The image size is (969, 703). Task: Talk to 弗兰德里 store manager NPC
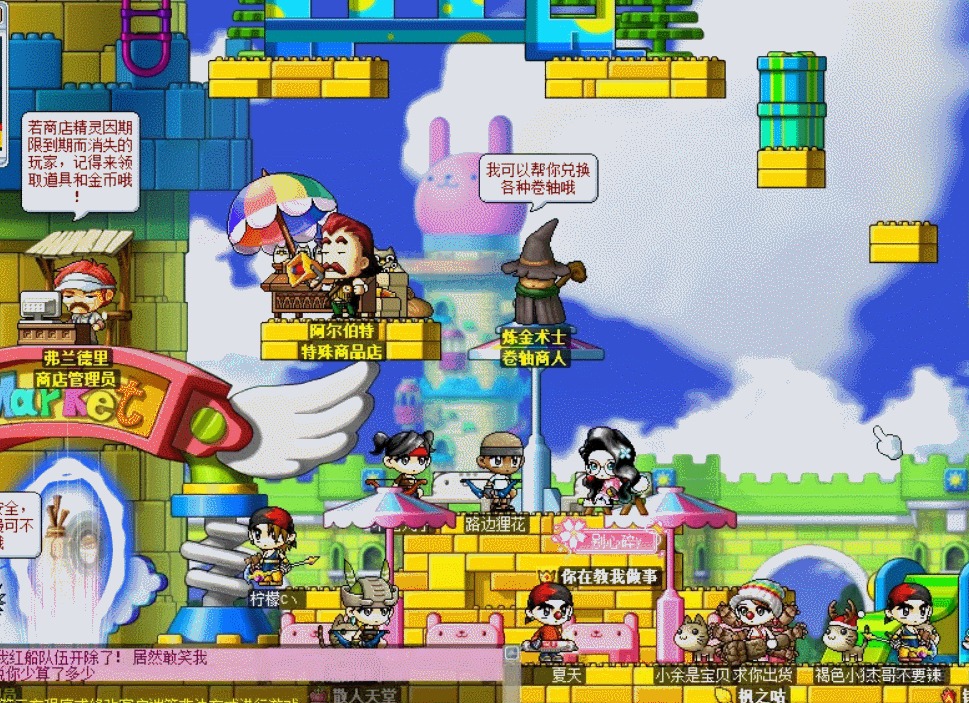click(x=80, y=295)
